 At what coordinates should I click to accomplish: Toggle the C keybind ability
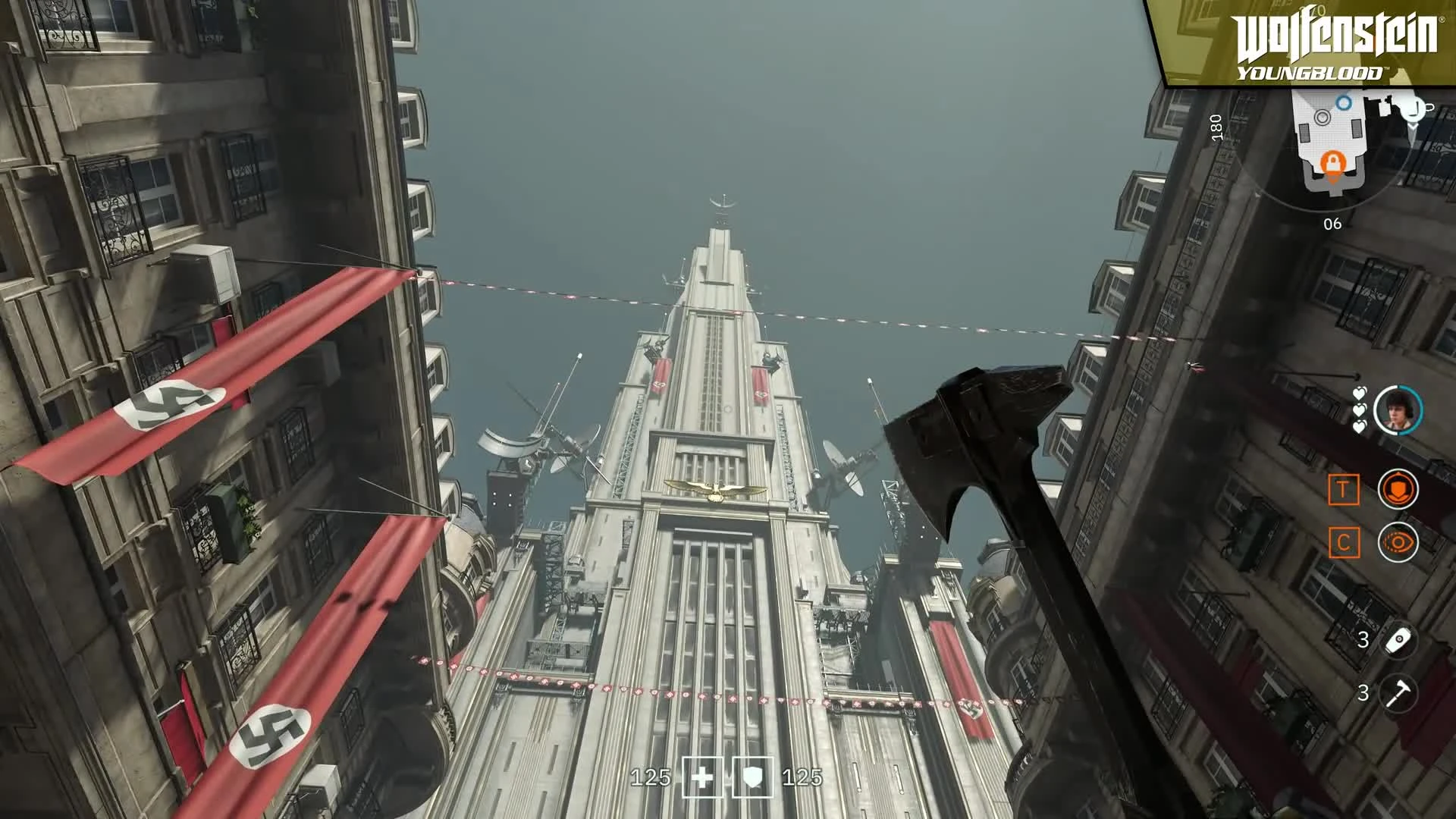click(1344, 541)
